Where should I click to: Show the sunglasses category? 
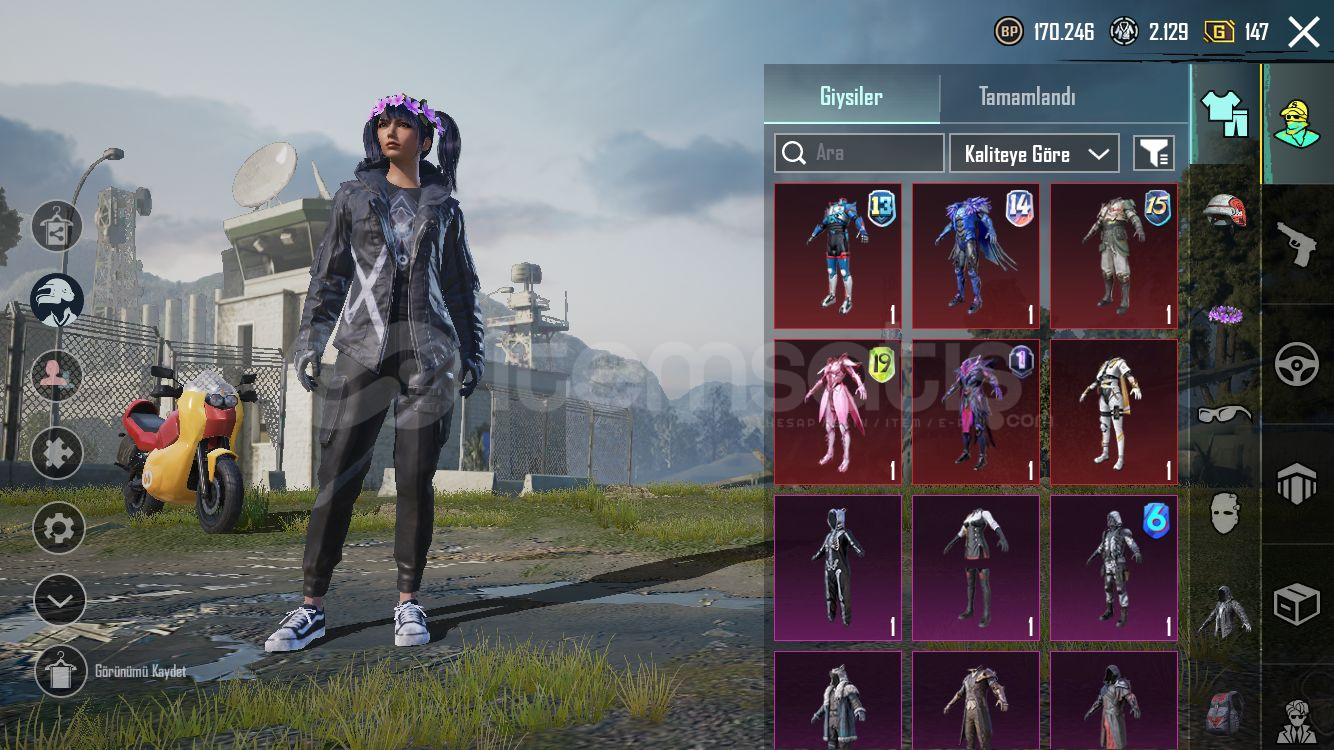click(x=1225, y=413)
